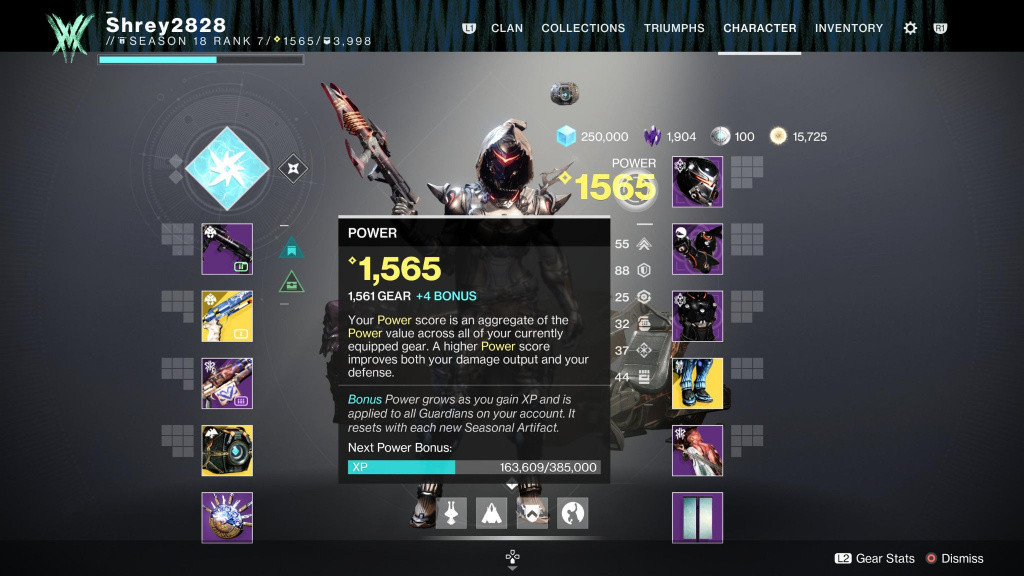
Task: Select the purple power weapon slot
Action: click(x=227, y=383)
